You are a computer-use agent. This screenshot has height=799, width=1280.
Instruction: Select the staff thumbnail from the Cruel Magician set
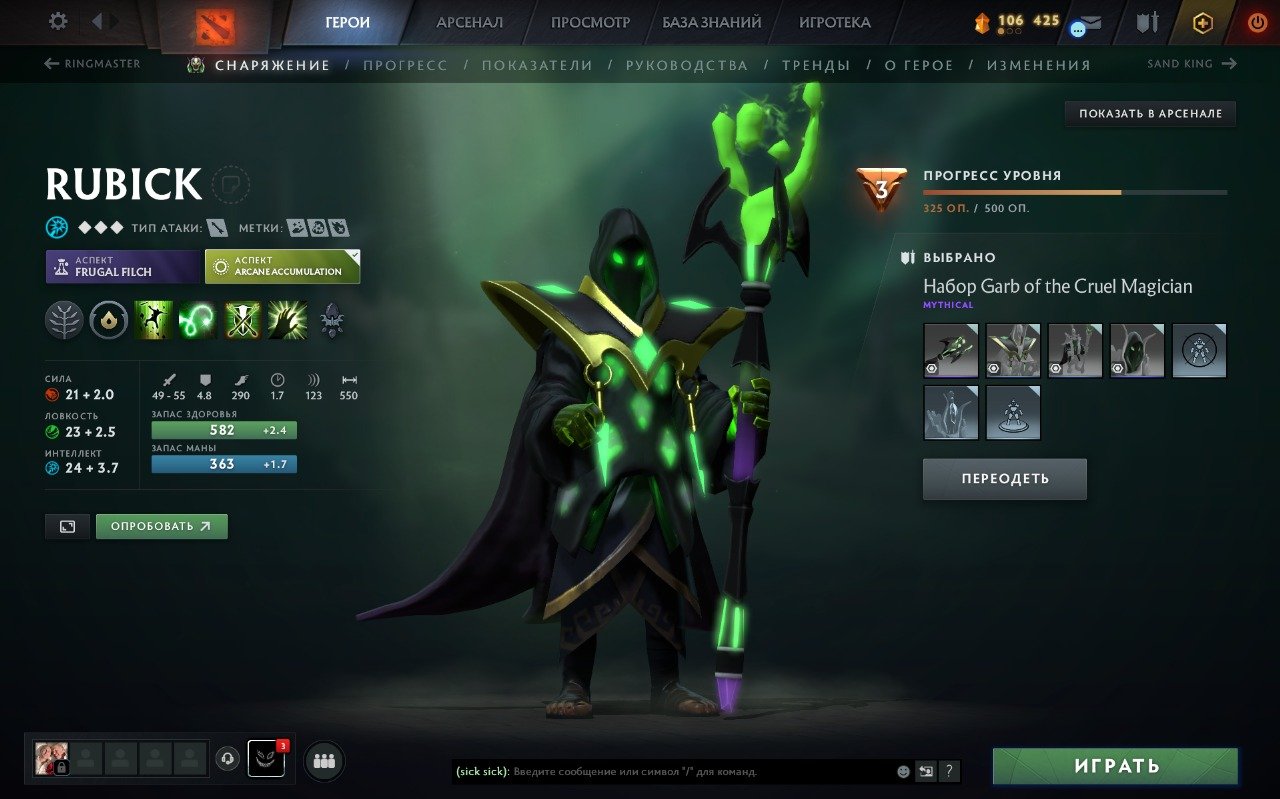tap(949, 350)
